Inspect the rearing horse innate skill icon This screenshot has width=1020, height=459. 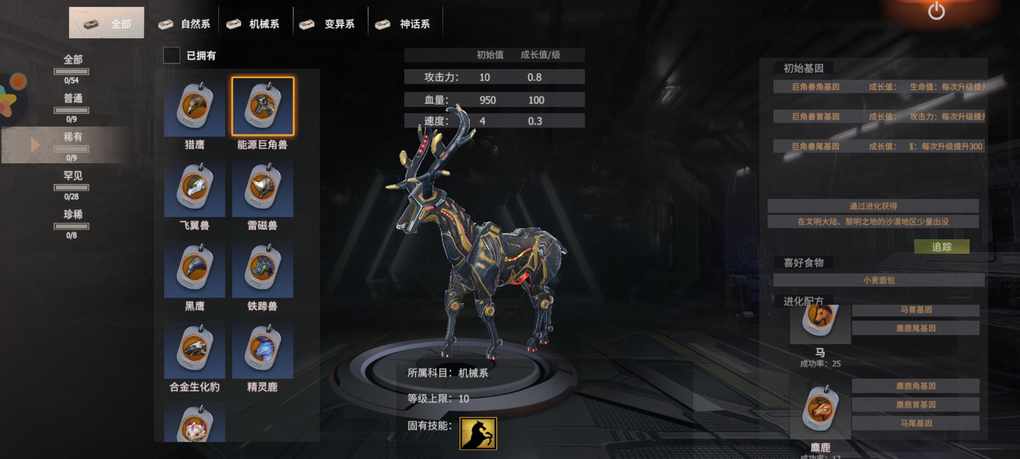pos(478,433)
